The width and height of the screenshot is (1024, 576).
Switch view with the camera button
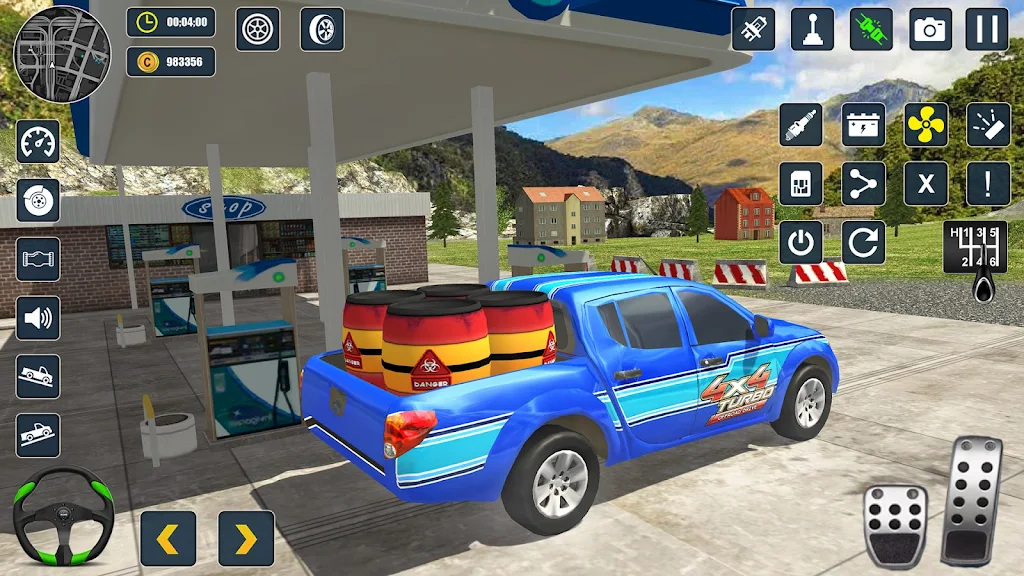tap(930, 29)
